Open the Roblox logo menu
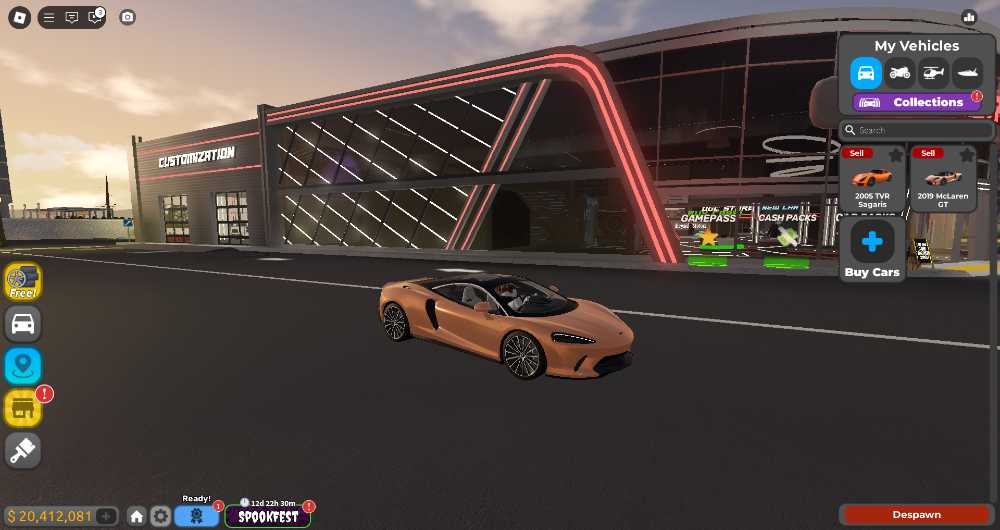This screenshot has width=1000, height=530. pos(20,17)
